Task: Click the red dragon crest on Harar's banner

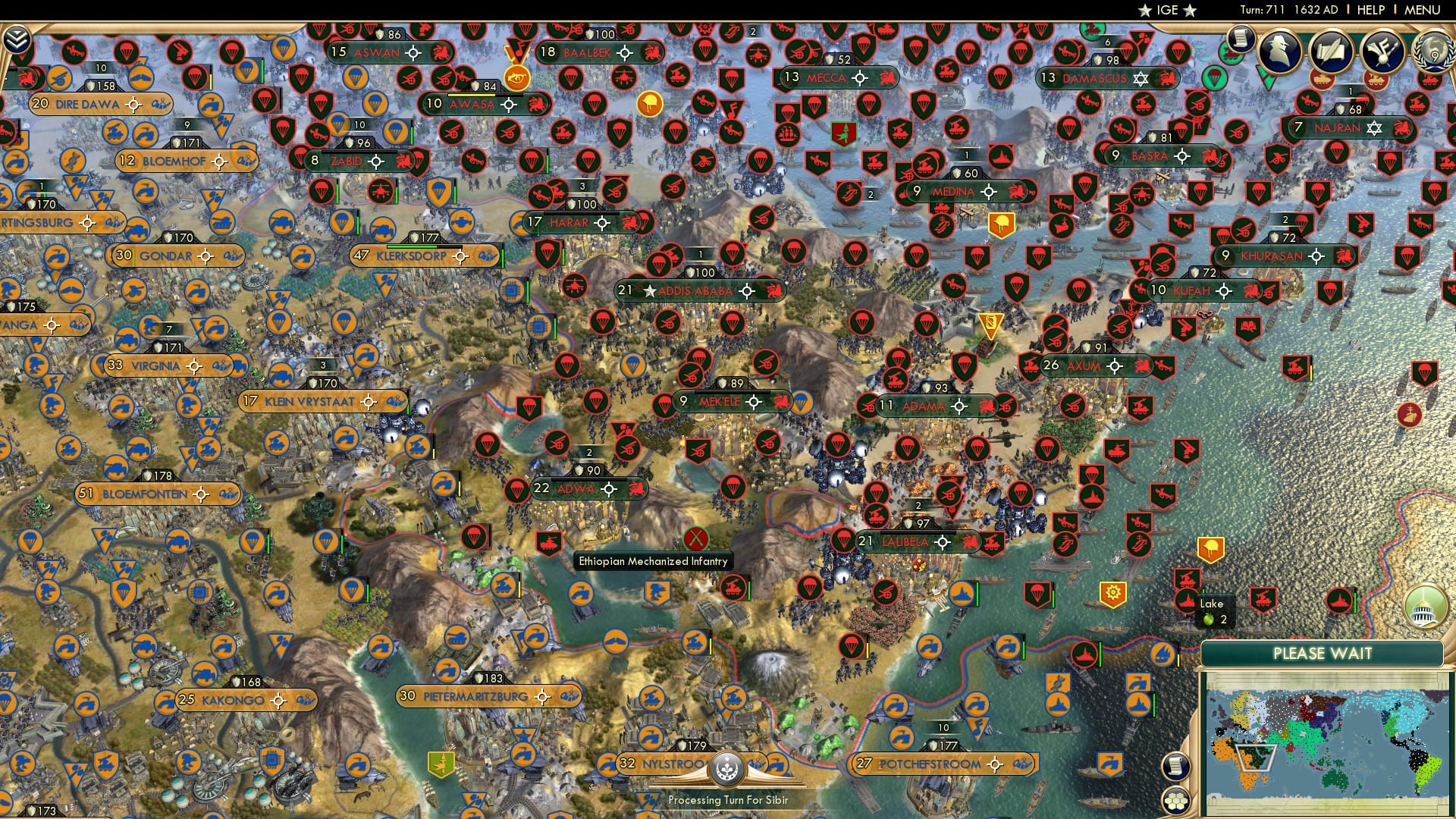Action: pos(629,224)
